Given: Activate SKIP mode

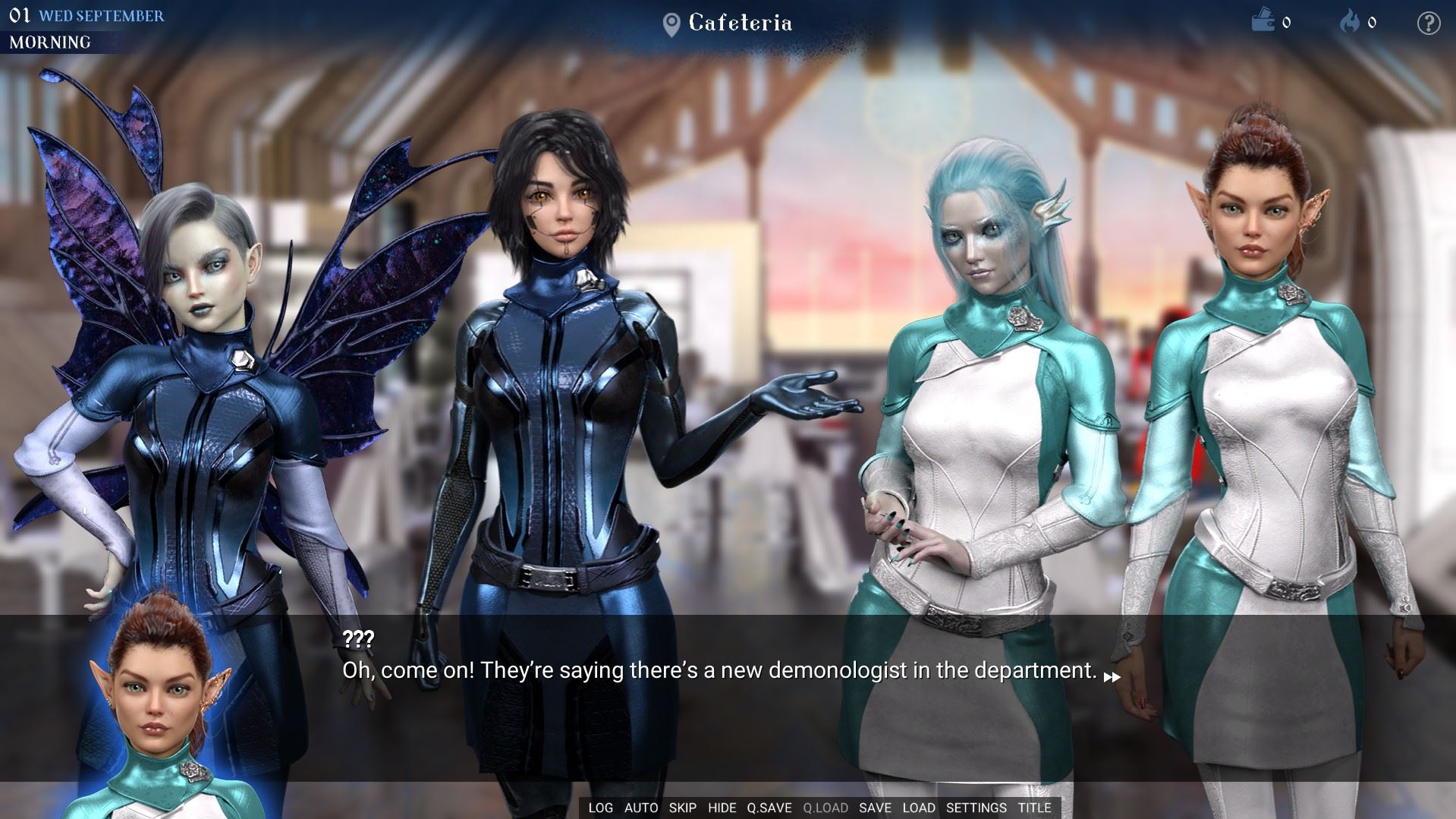Looking at the screenshot, I should pos(683,808).
